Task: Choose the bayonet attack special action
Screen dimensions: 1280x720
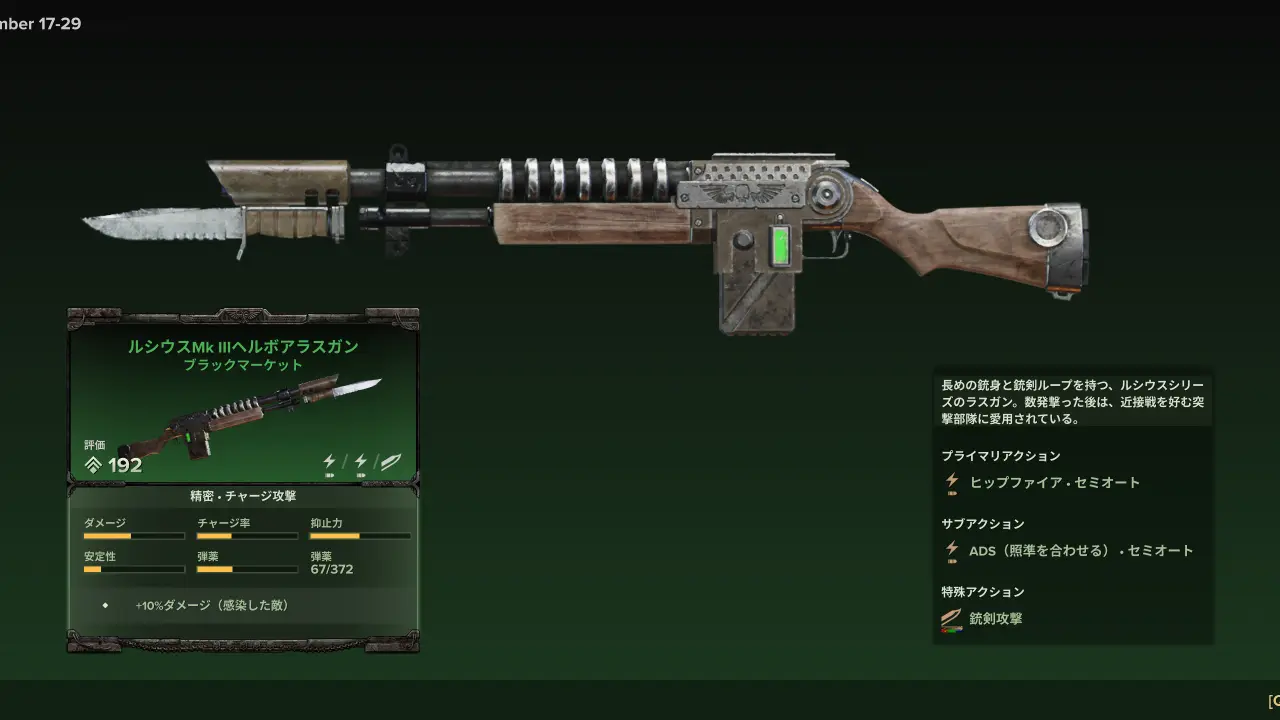Action: (995, 618)
